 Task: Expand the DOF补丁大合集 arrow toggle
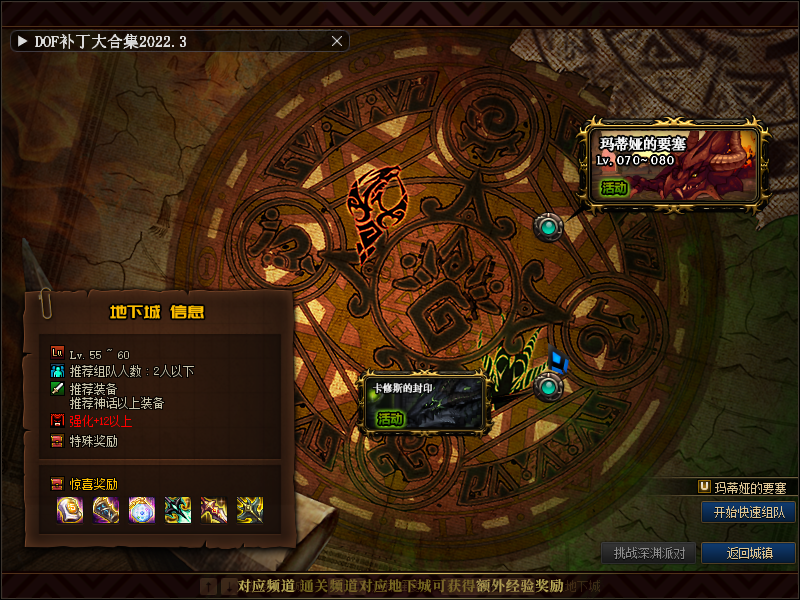tap(22, 41)
